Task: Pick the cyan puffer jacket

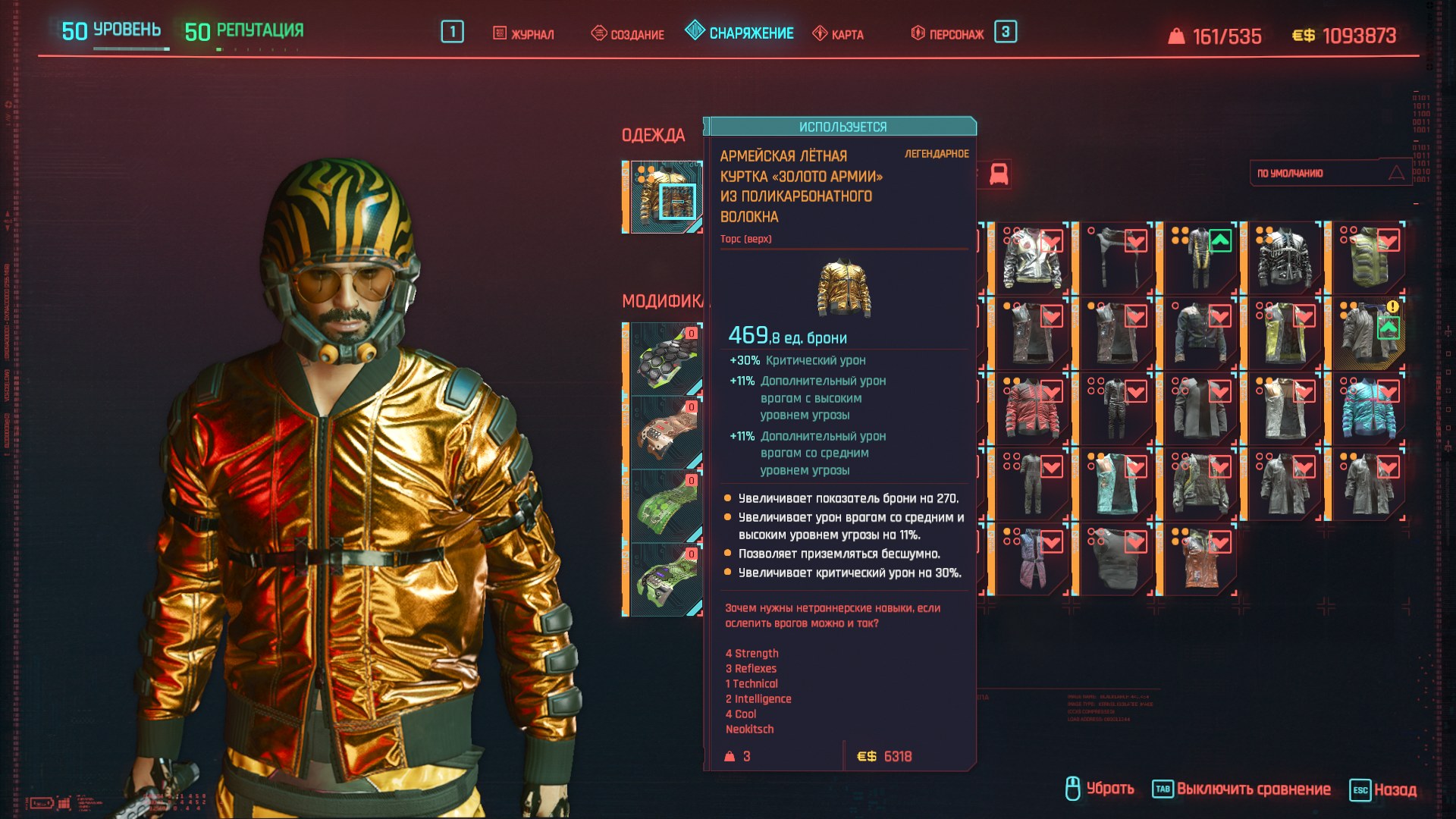Action: point(1368,409)
